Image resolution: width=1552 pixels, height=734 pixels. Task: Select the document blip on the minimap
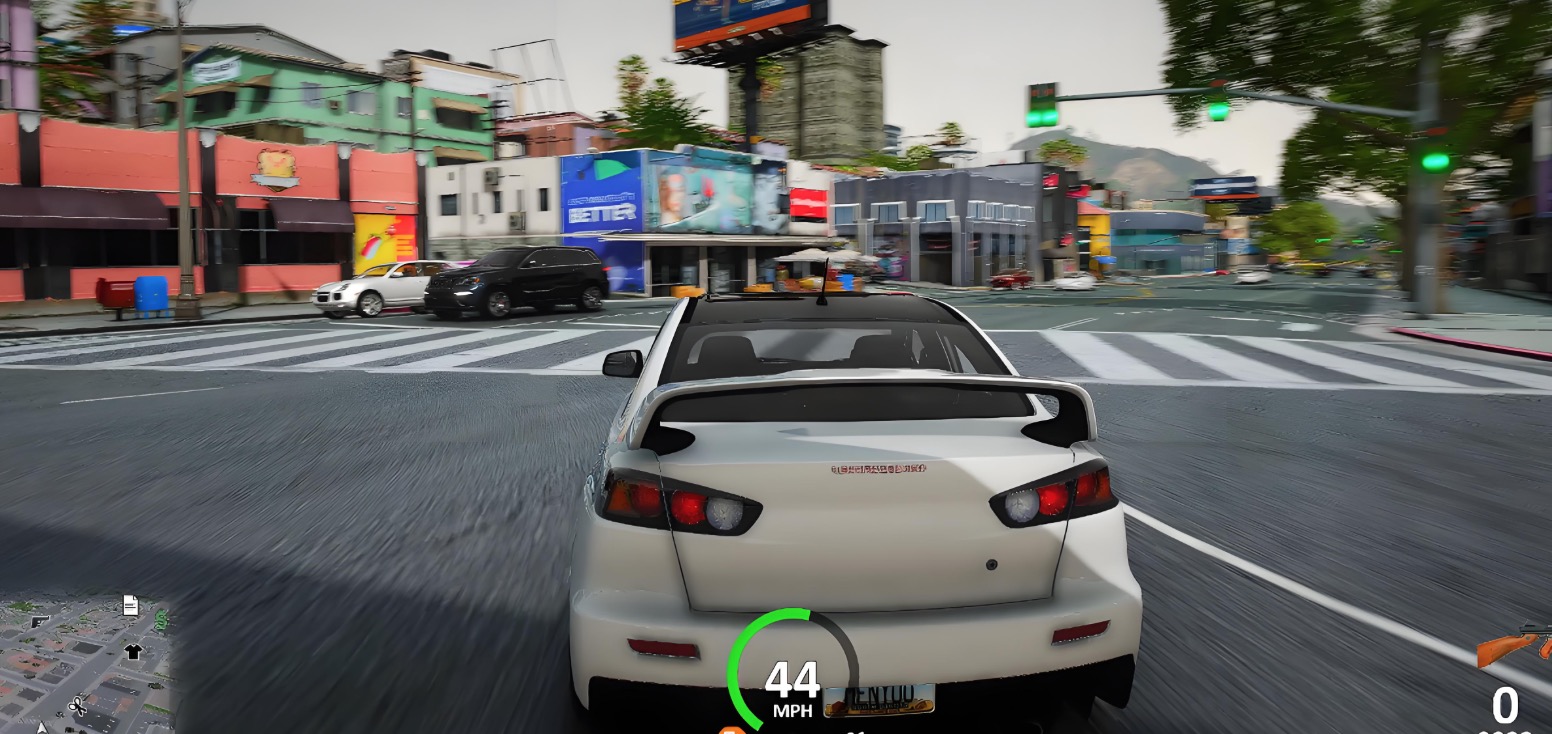click(130, 604)
